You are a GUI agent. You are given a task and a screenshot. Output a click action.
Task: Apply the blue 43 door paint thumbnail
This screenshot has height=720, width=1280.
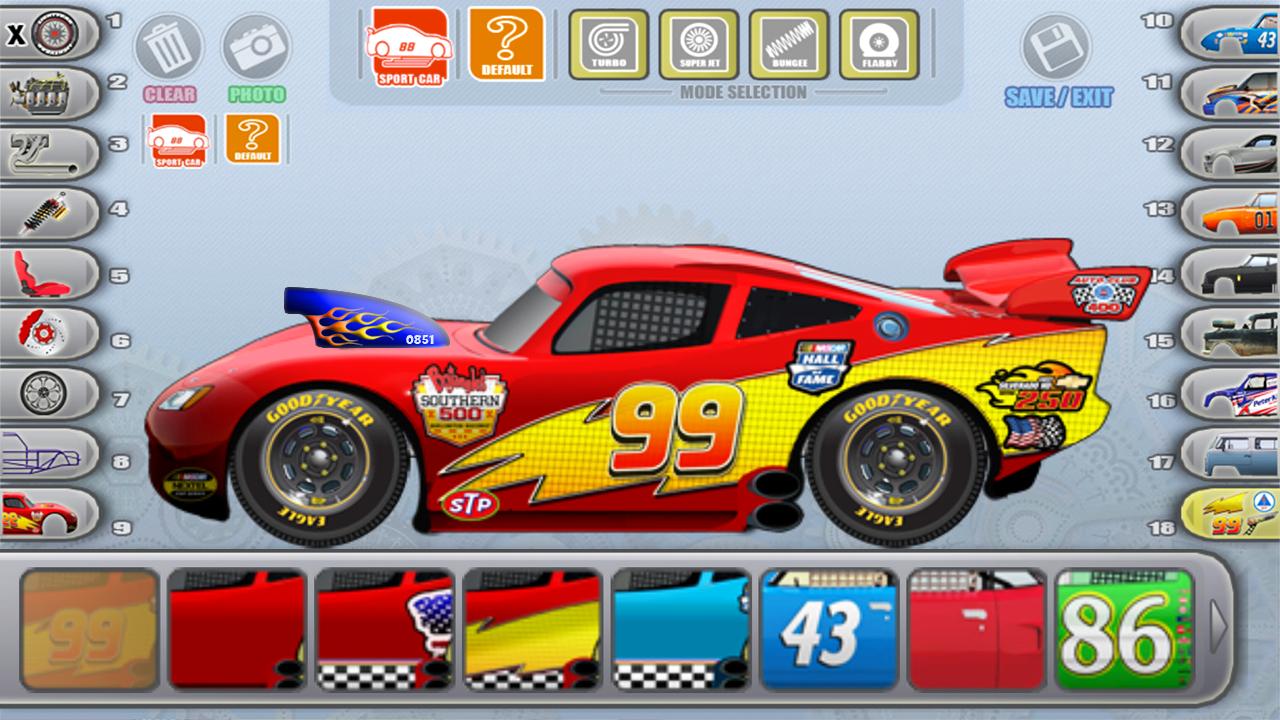pyautogui.click(x=829, y=629)
